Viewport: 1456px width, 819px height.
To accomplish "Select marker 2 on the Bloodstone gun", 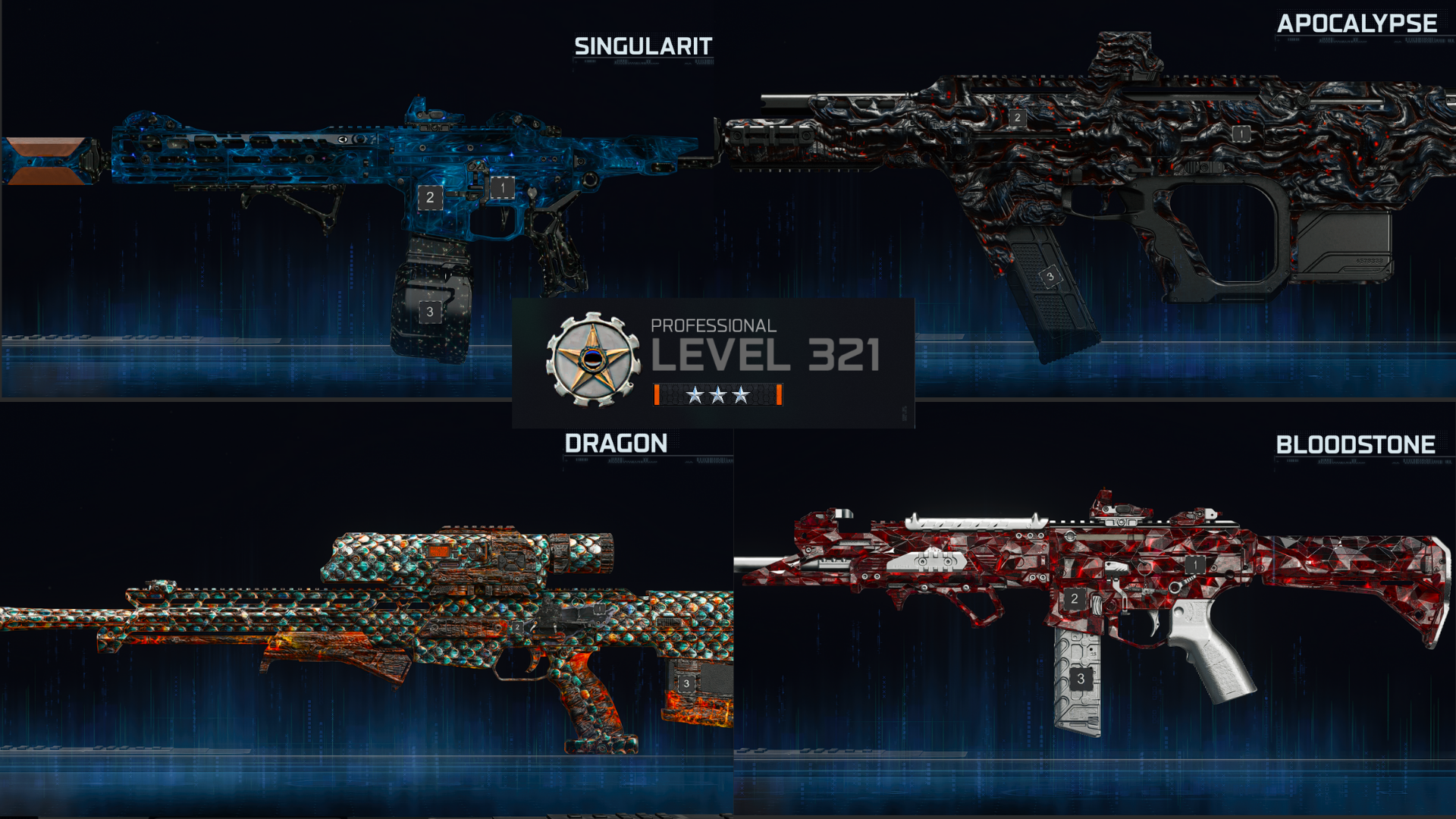I will pyautogui.click(x=1074, y=599).
